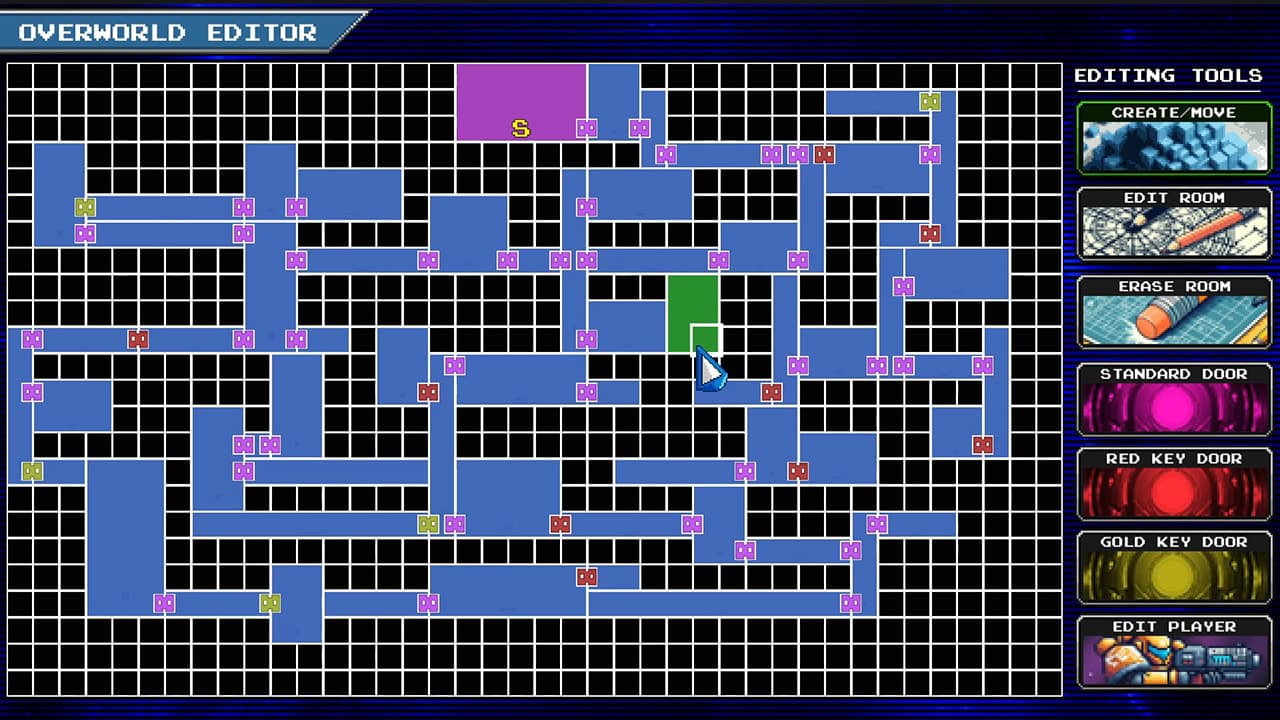1280x720 pixels.
Task: Click the gold key door in the top-right corner
Action: click(x=930, y=100)
